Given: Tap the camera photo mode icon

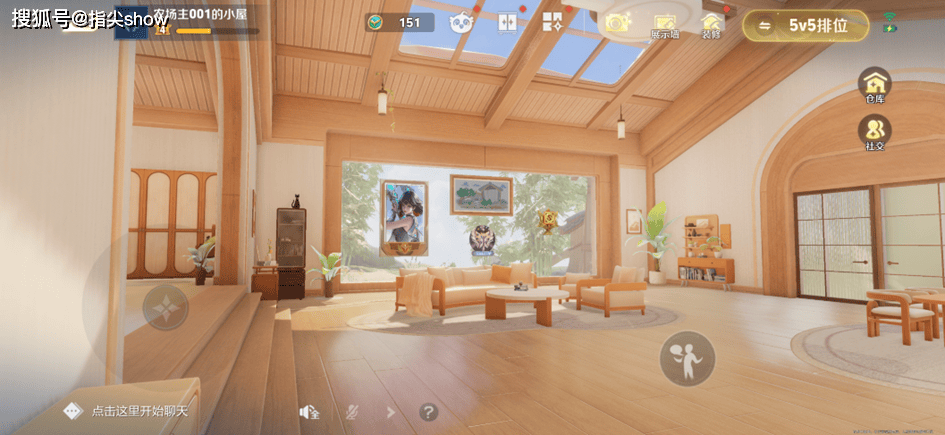Looking at the screenshot, I should point(616,22).
